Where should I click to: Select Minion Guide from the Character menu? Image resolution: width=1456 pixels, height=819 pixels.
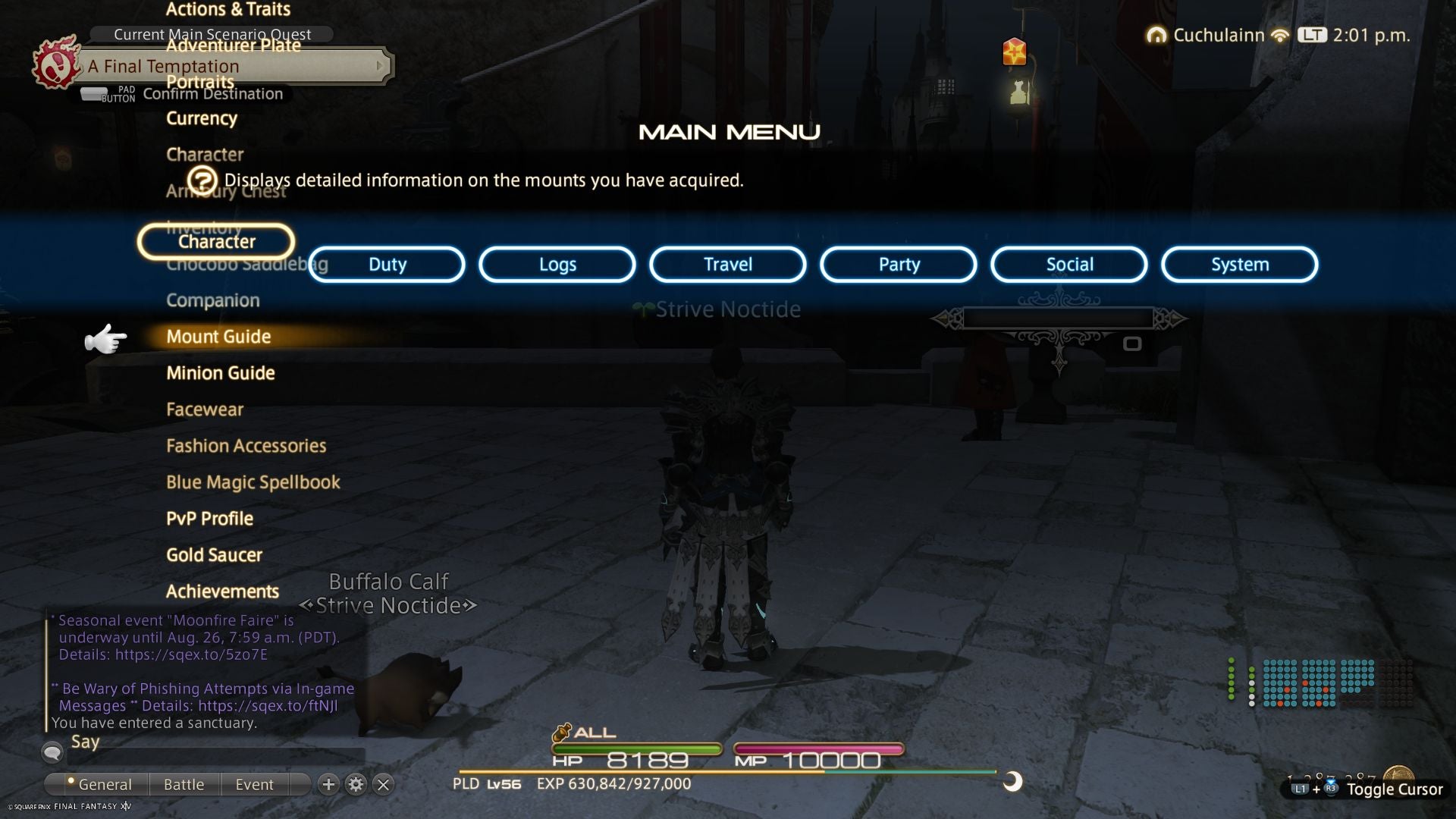pos(221,372)
